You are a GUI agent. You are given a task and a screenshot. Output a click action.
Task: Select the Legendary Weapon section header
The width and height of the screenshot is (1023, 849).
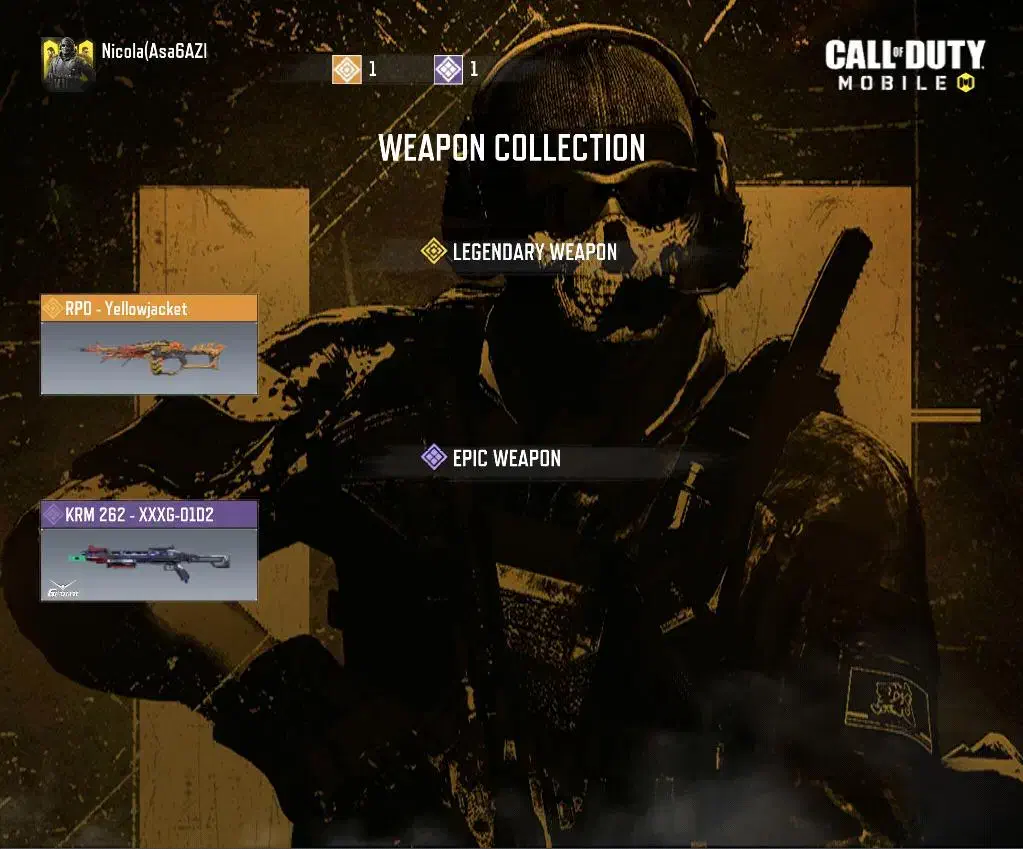(x=520, y=252)
